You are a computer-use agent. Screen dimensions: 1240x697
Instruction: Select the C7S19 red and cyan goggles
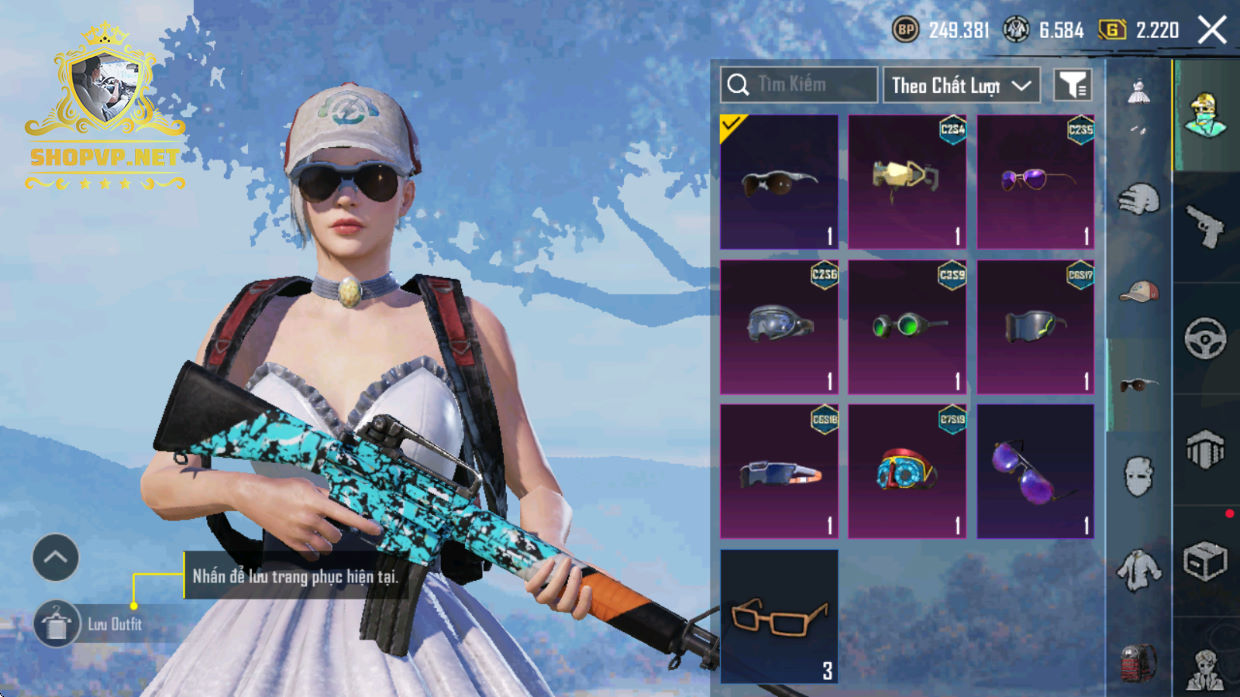pos(907,471)
